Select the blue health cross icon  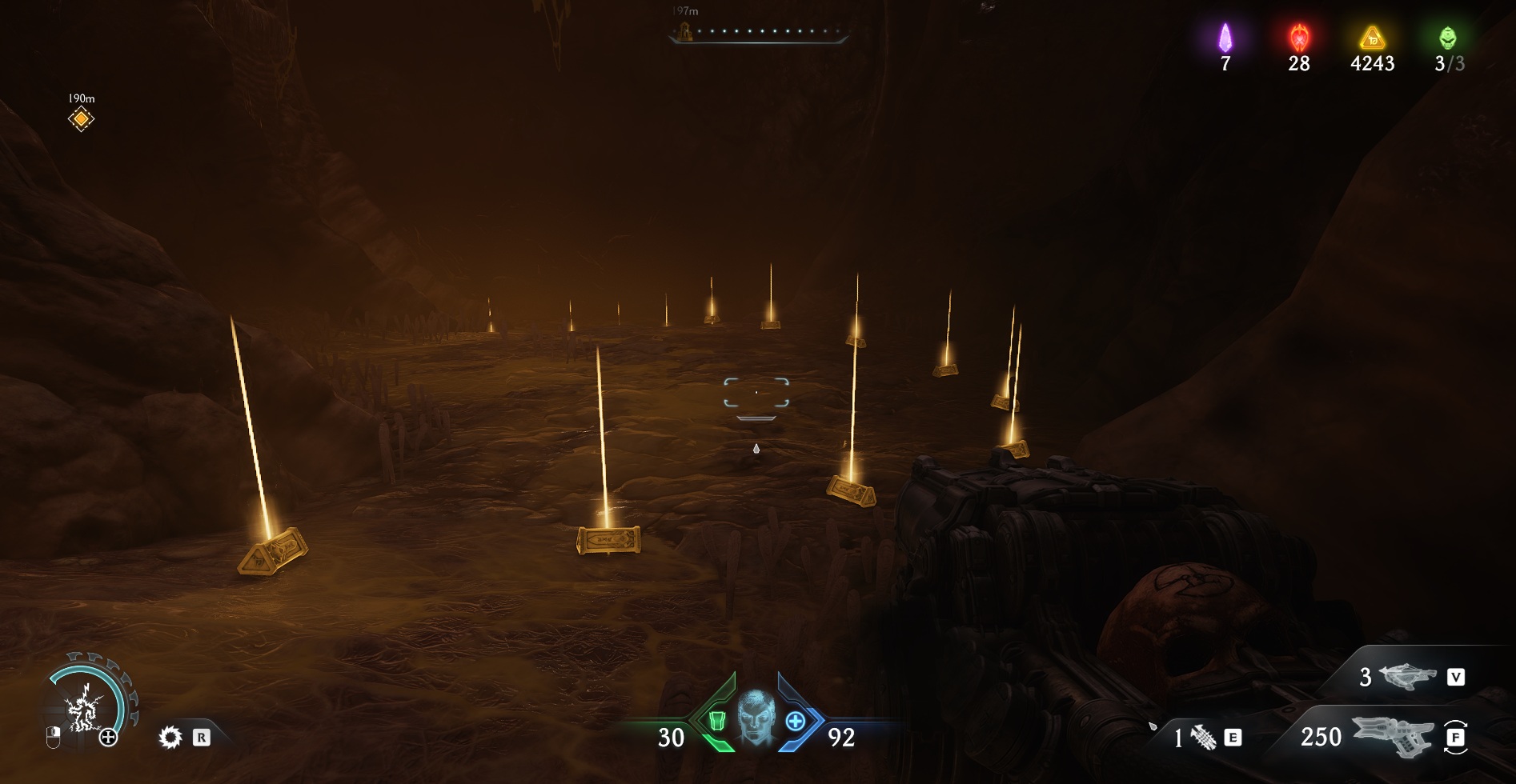pos(796,721)
